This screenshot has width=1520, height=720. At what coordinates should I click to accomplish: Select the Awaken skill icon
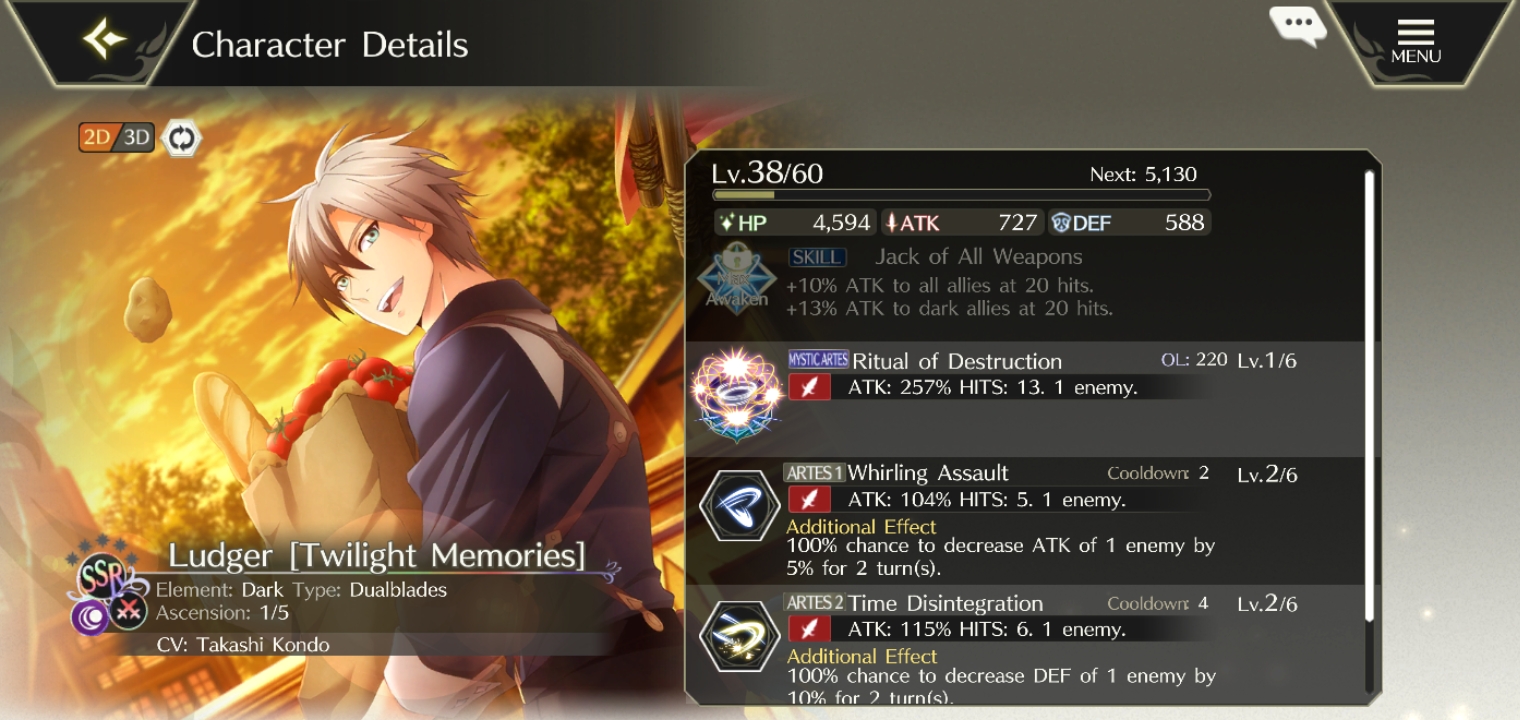pyautogui.click(x=737, y=283)
